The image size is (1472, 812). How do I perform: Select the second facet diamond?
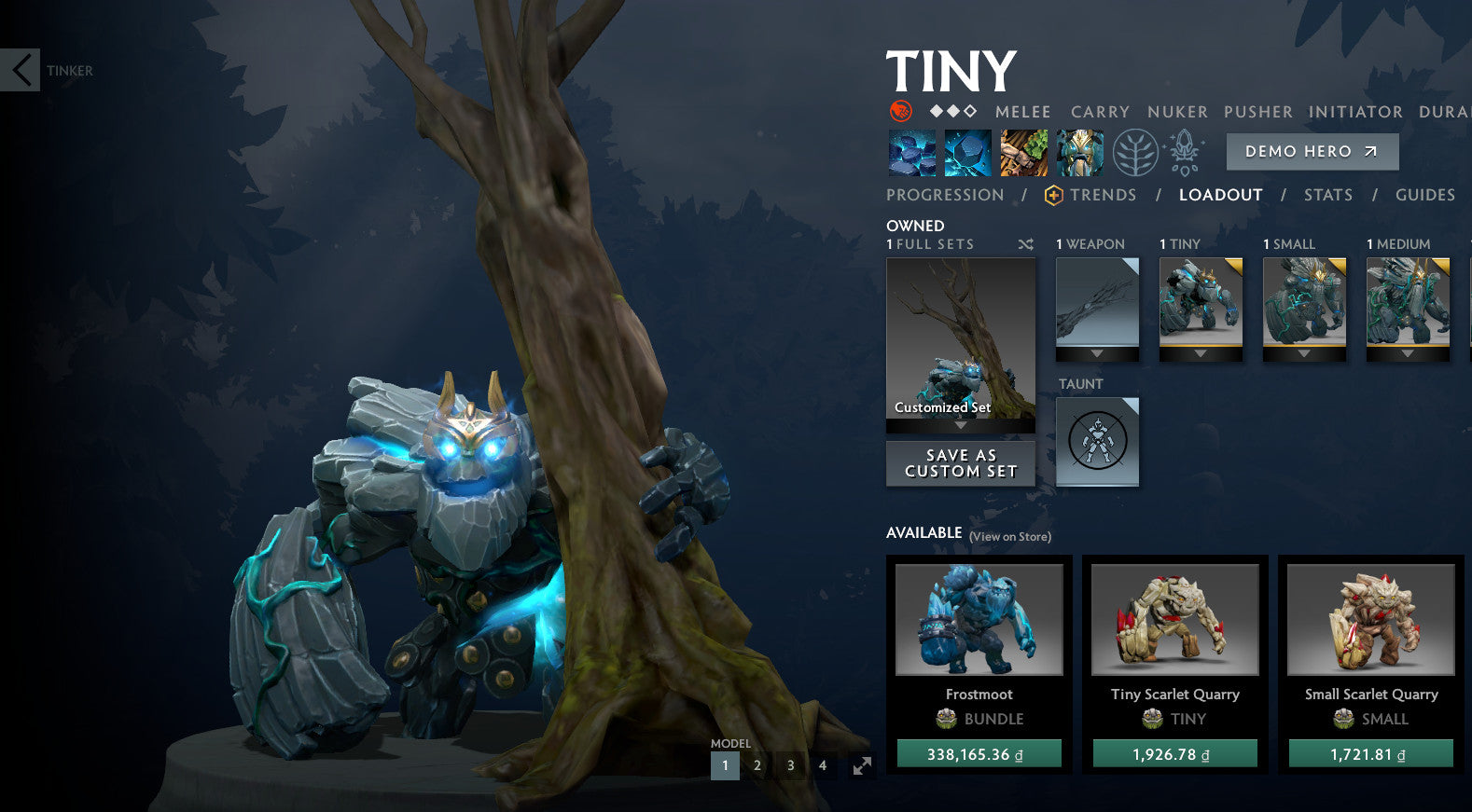[x=953, y=111]
